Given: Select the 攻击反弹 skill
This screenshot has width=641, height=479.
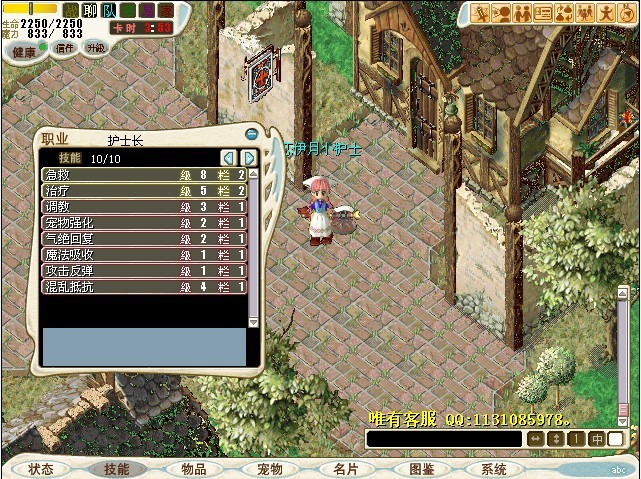Looking at the screenshot, I should coord(144,271).
